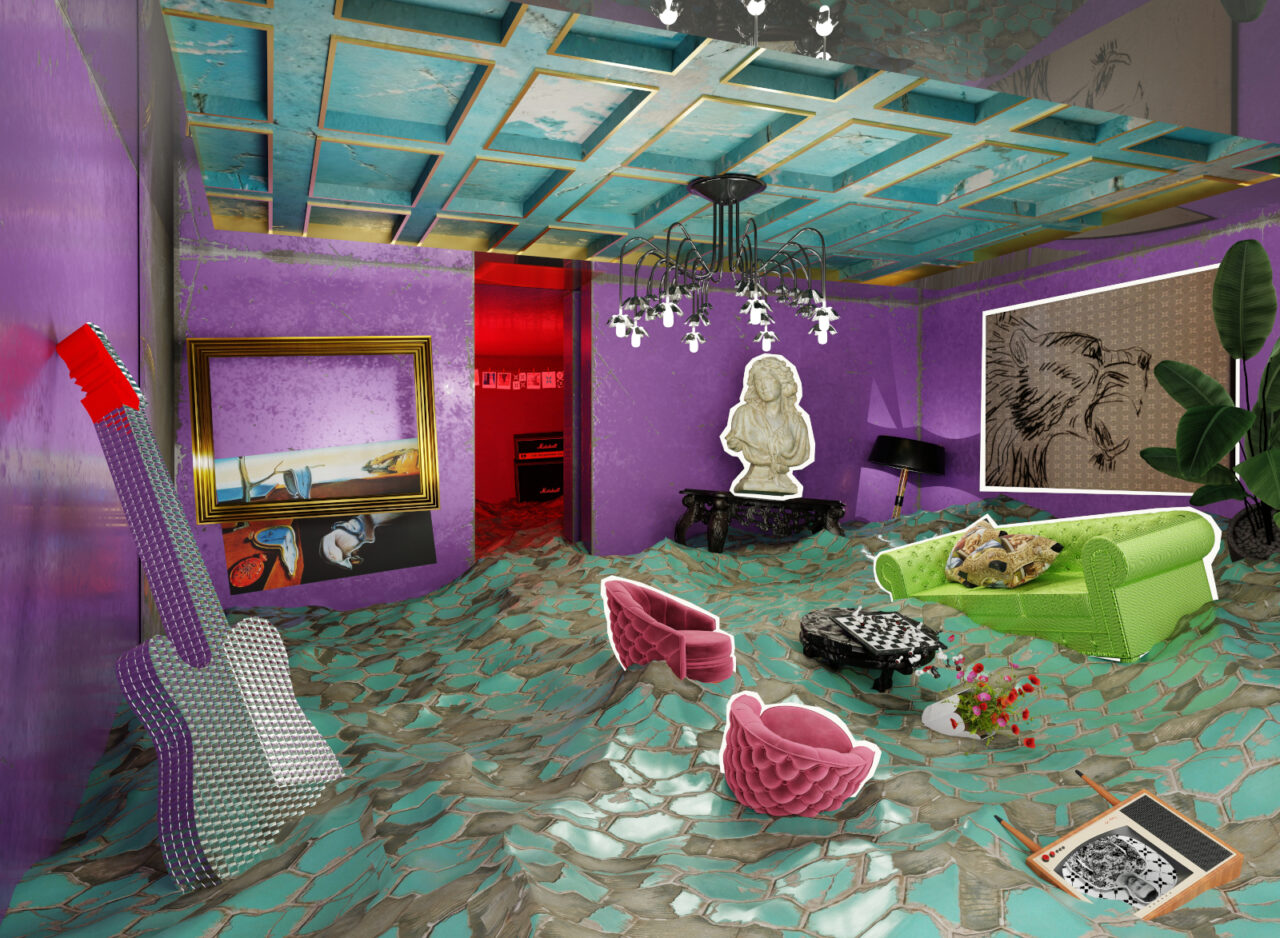Pick the outlined green sofa

point(1120,590)
